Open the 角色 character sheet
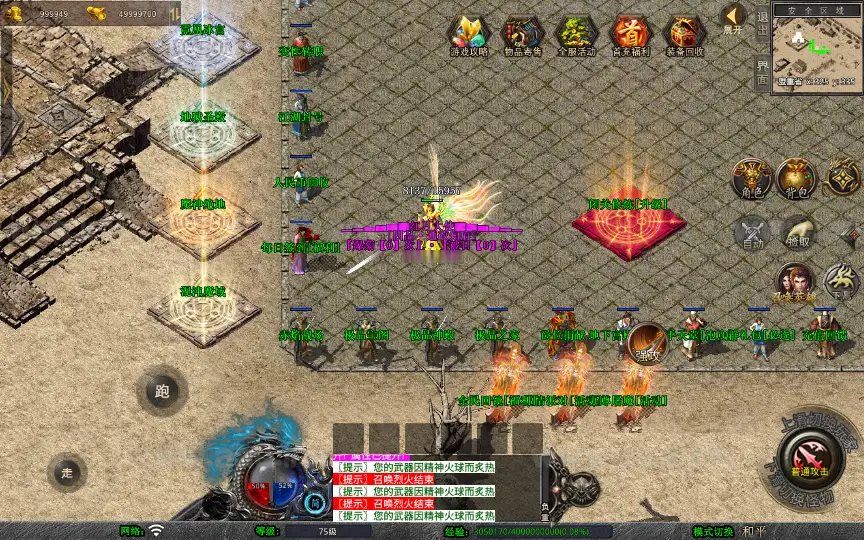 point(751,178)
